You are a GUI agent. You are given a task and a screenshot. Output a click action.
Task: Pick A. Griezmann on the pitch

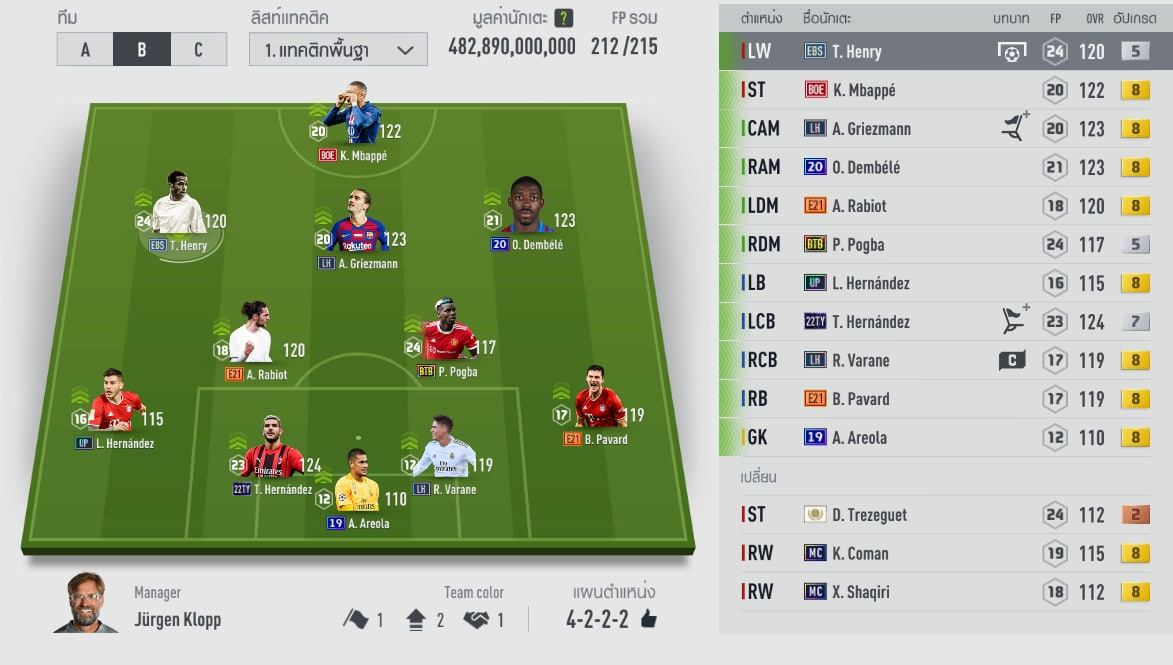(x=357, y=226)
